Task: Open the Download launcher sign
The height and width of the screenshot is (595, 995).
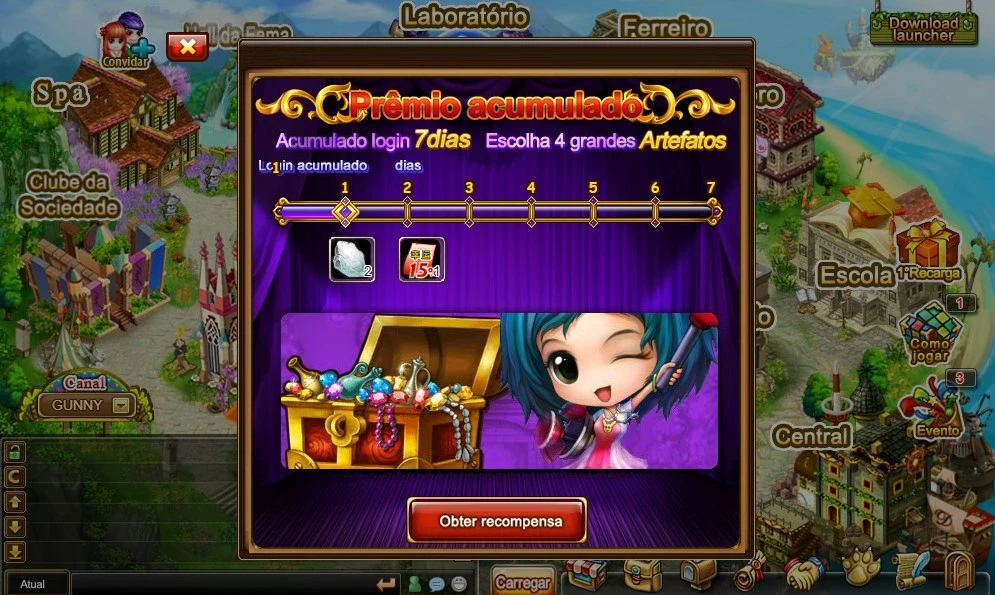Action: pos(922,28)
